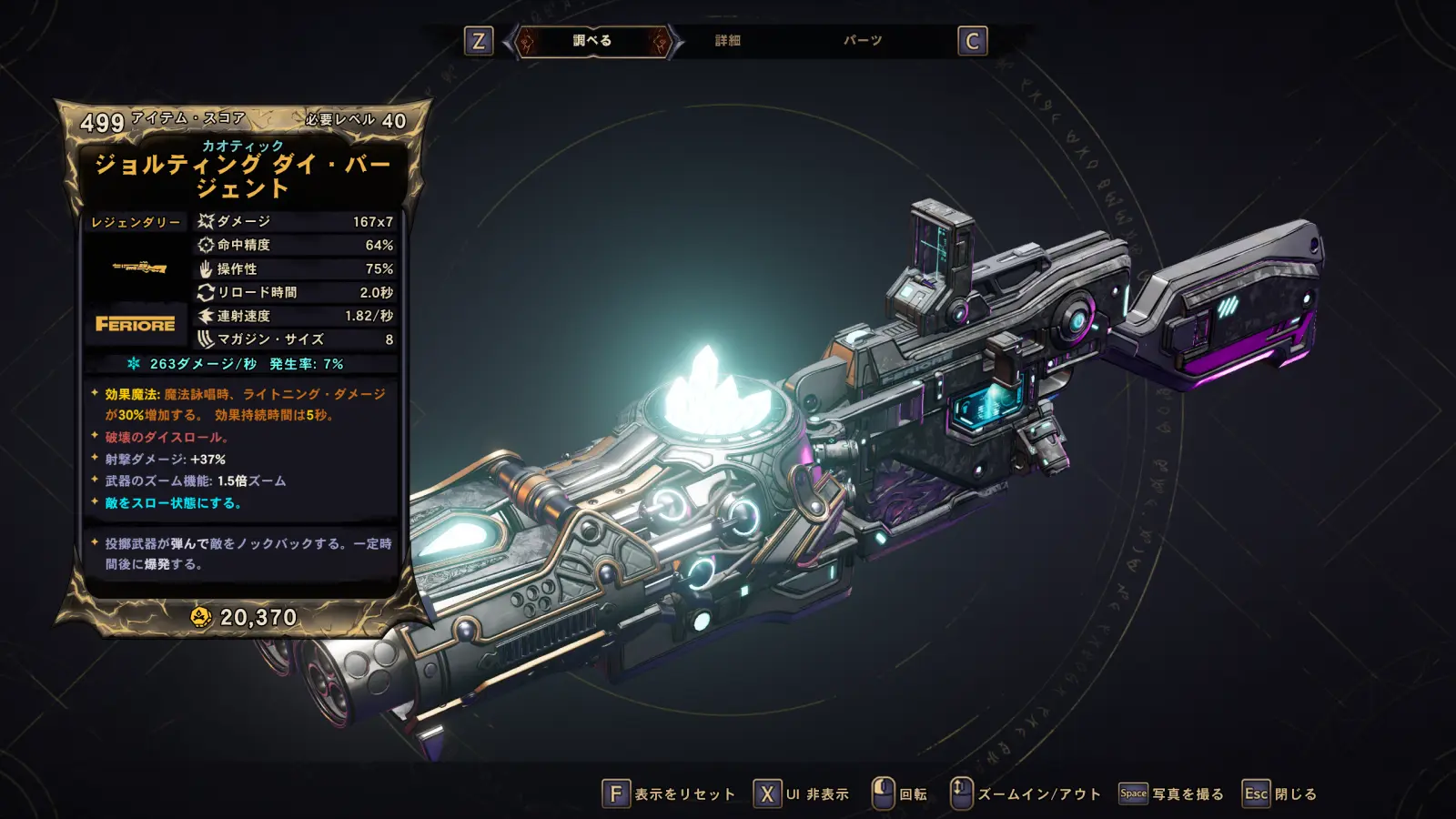Viewport: 1456px width, 819px height.
Task: Reset the view with 表示をリセット
Action: click(x=670, y=794)
